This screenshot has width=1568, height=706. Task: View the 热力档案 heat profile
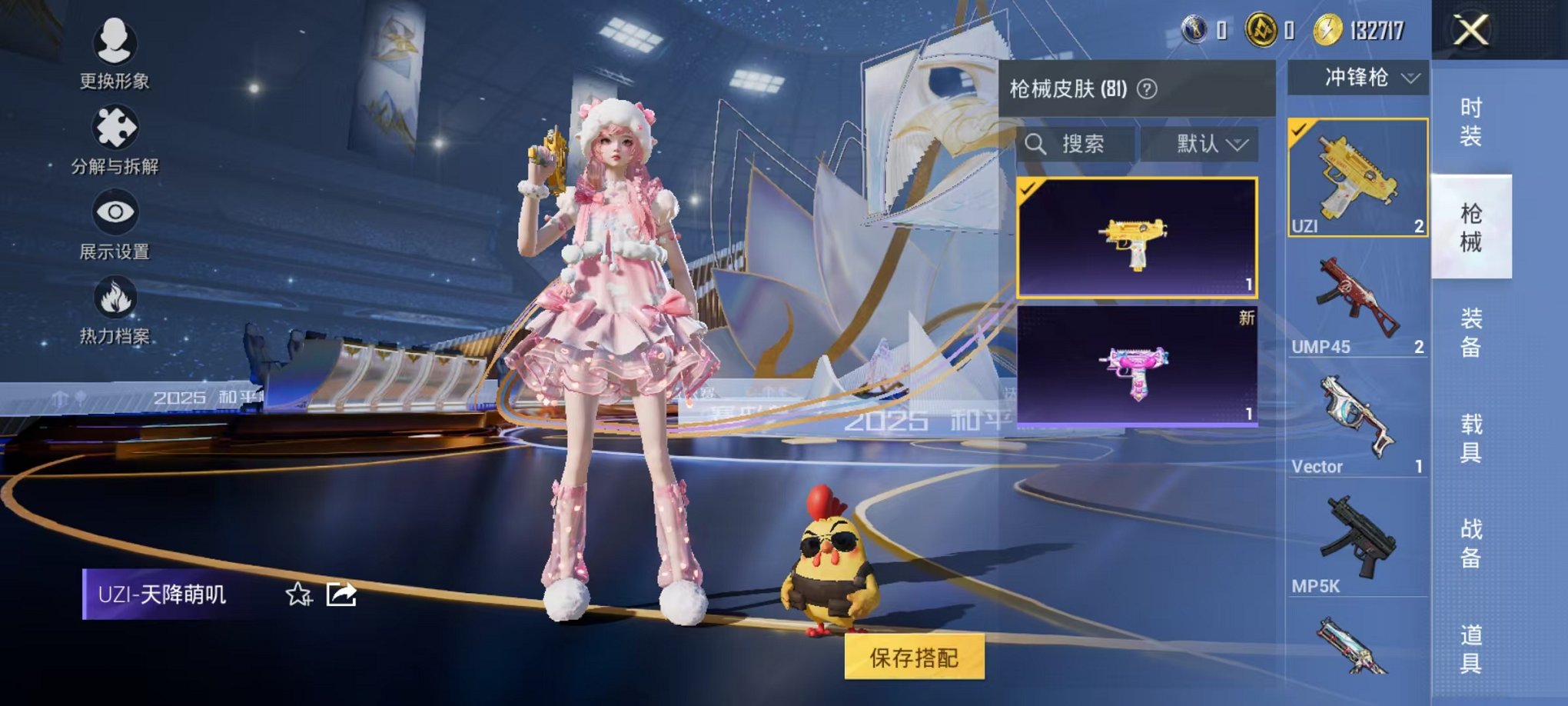click(x=114, y=315)
